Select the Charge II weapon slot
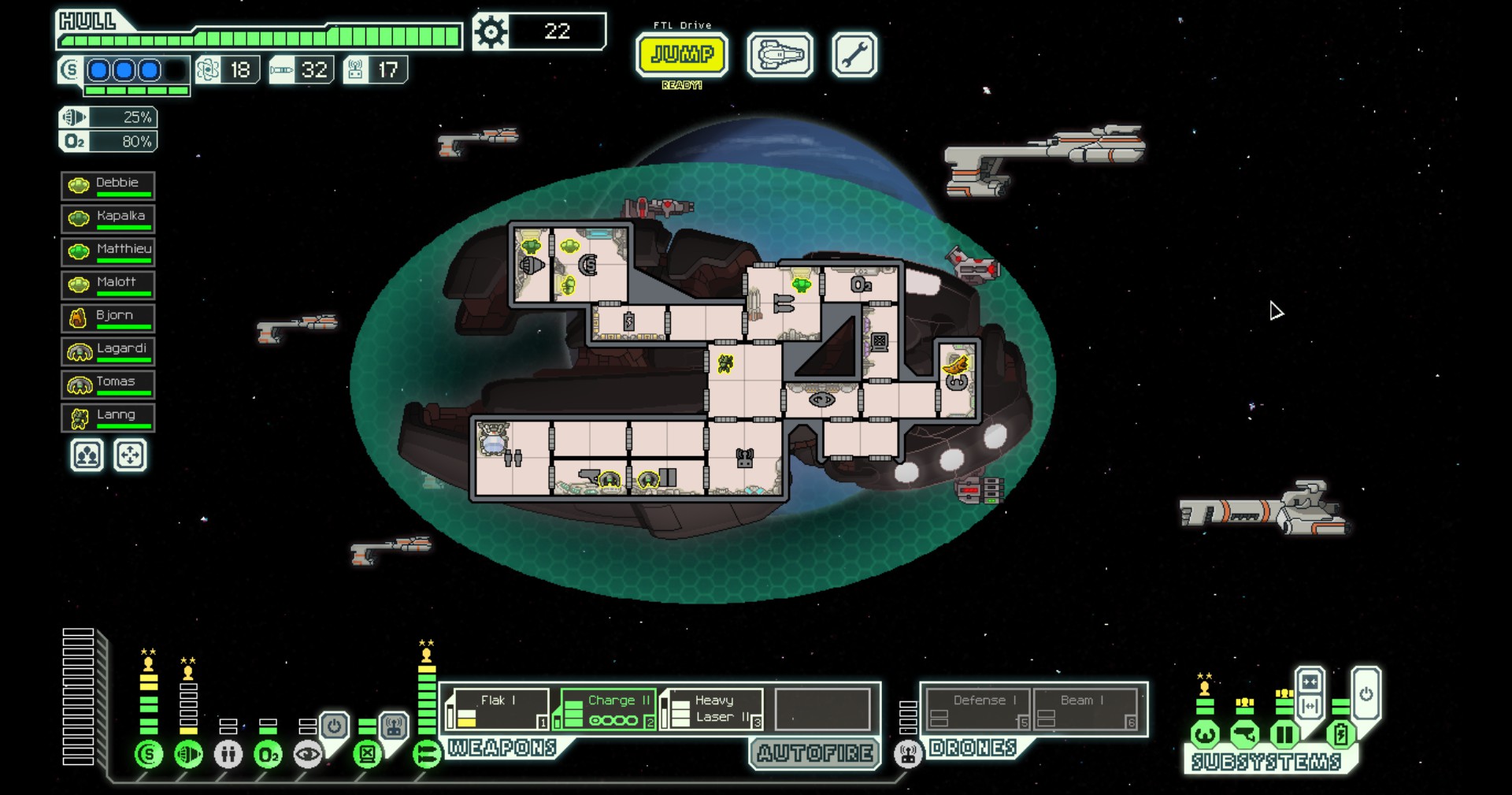1512x795 pixels. click(x=609, y=708)
